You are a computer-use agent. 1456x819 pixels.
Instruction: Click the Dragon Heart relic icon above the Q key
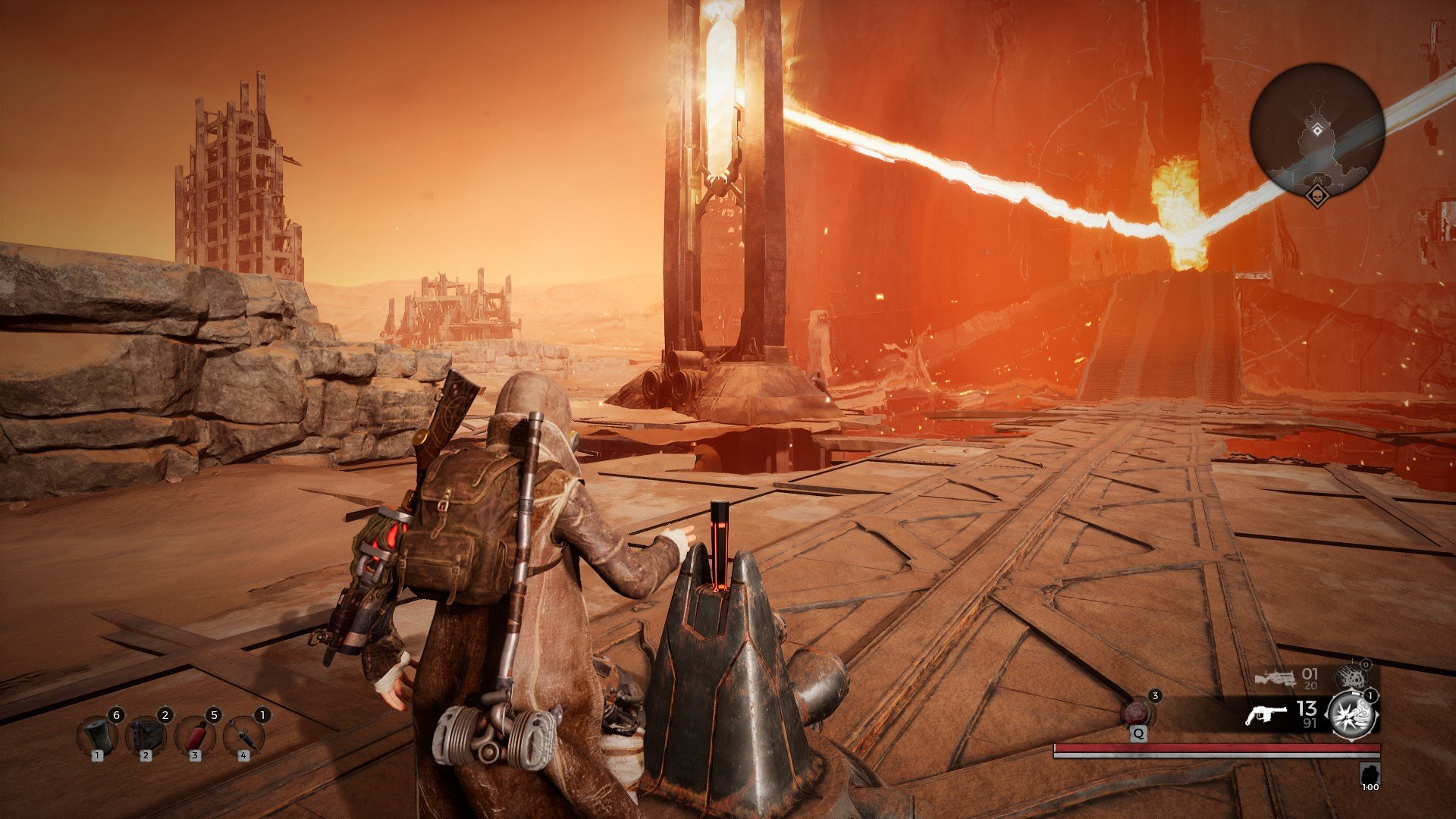pos(1138,713)
